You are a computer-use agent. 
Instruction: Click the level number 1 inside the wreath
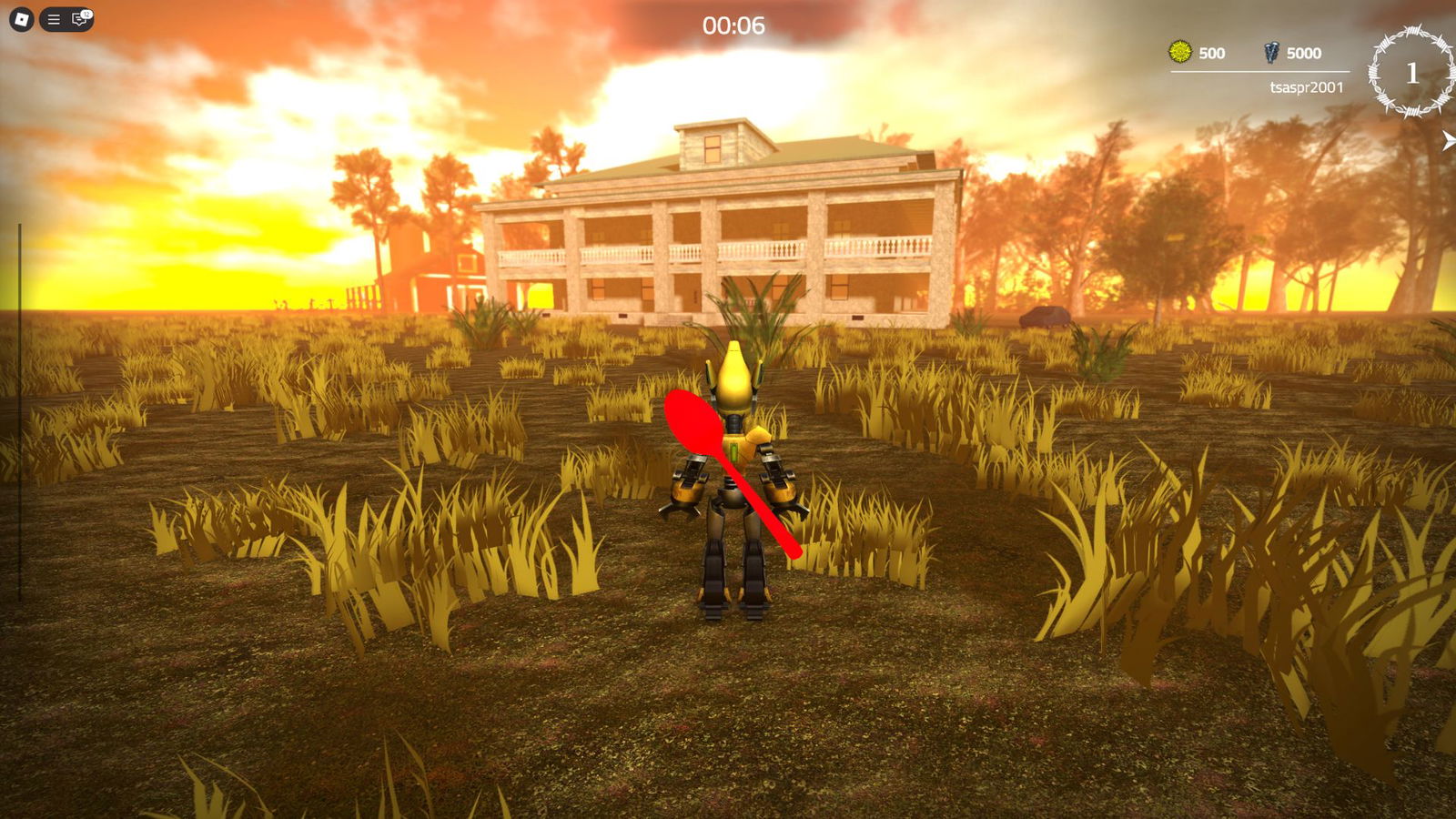(x=1412, y=71)
